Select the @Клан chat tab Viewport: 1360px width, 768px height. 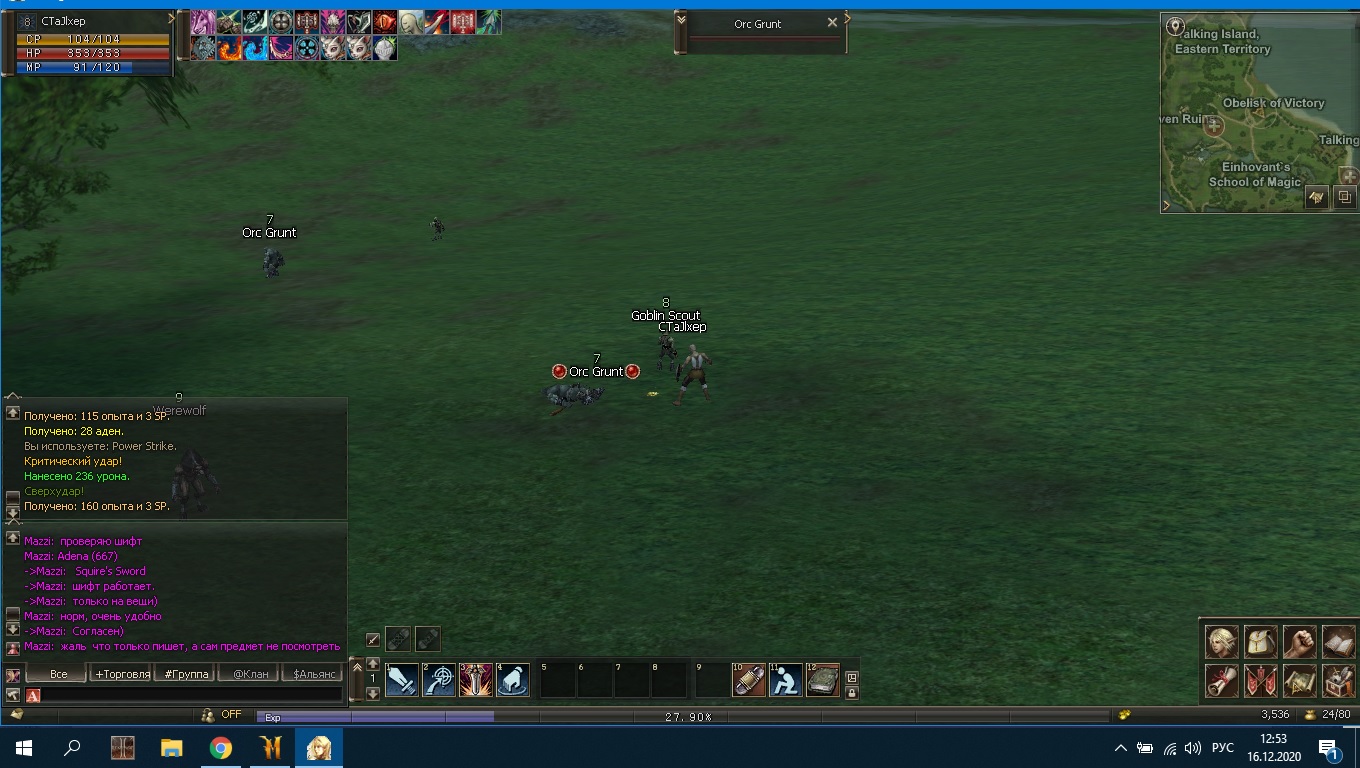(250, 674)
